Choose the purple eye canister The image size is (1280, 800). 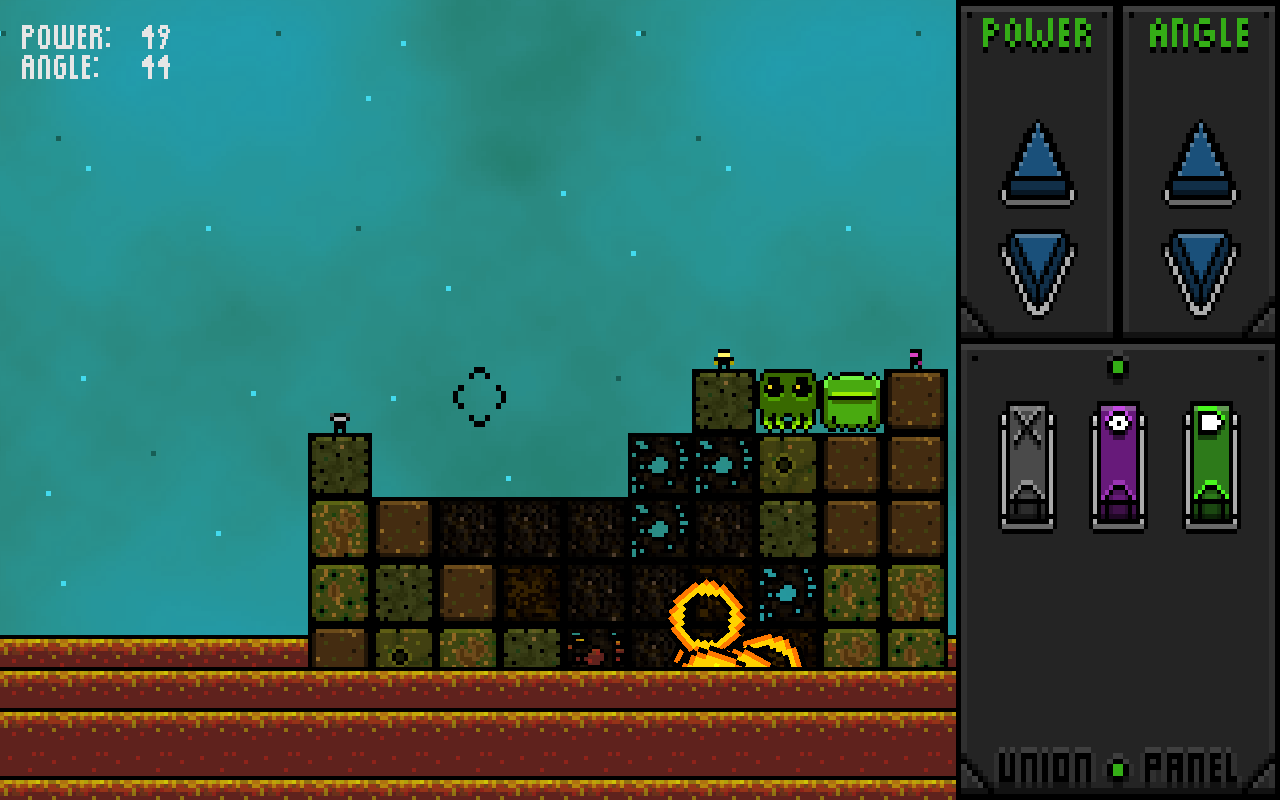point(1118,465)
